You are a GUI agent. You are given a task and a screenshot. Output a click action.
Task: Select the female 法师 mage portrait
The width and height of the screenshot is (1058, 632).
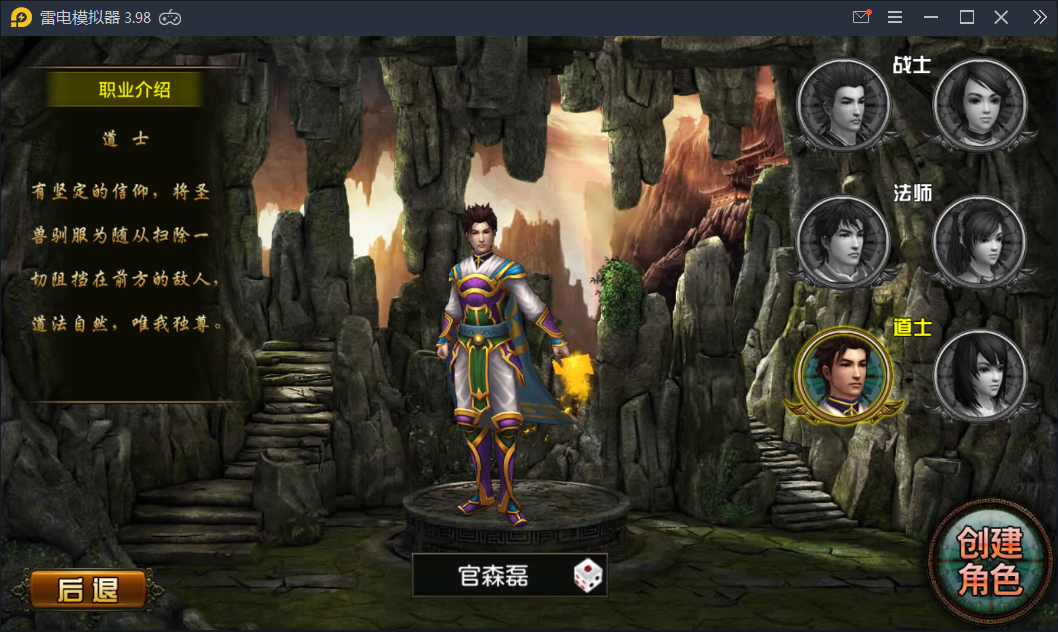coord(980,240)
